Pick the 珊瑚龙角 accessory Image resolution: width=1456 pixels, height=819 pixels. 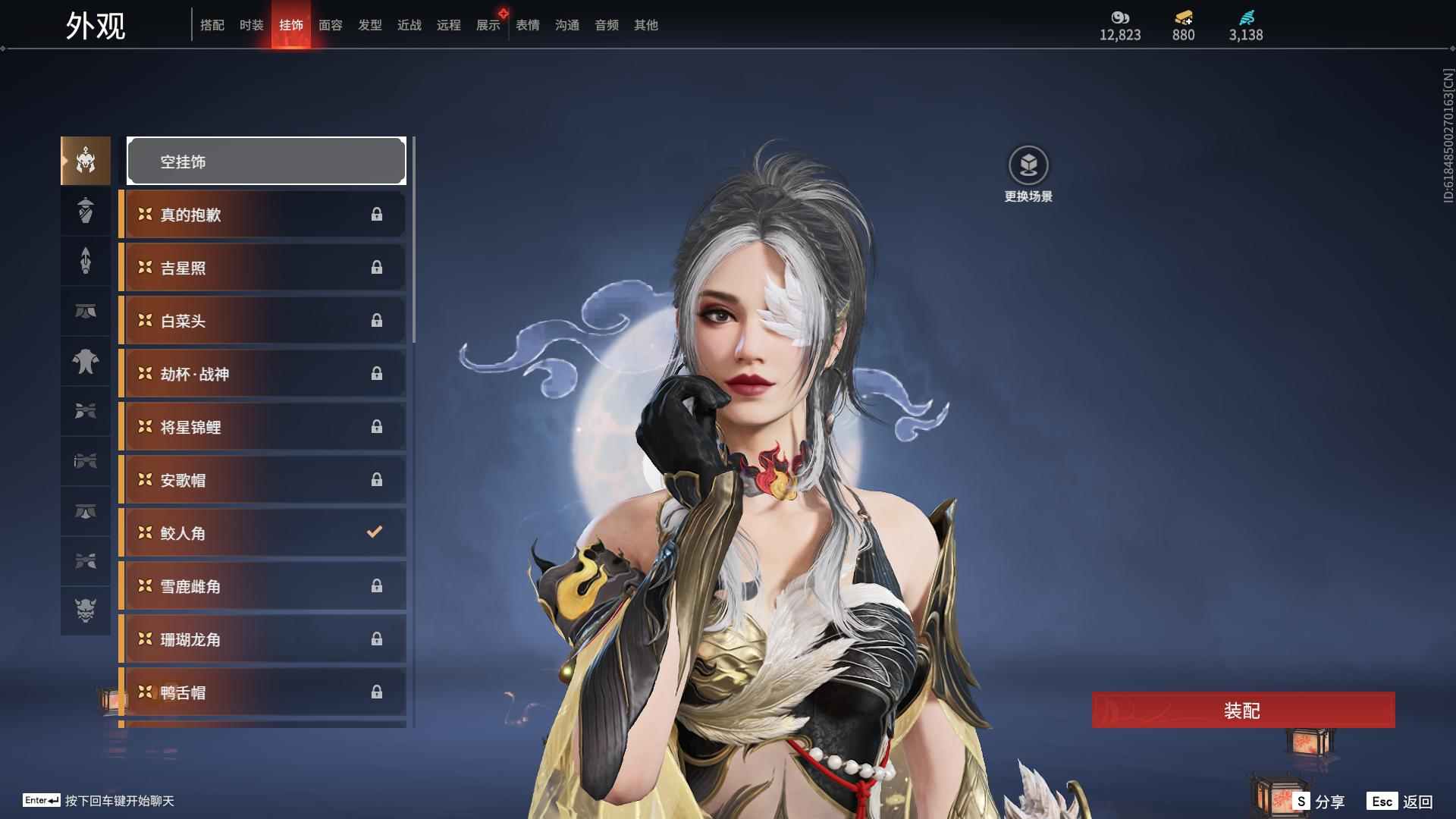pos(263,639)
